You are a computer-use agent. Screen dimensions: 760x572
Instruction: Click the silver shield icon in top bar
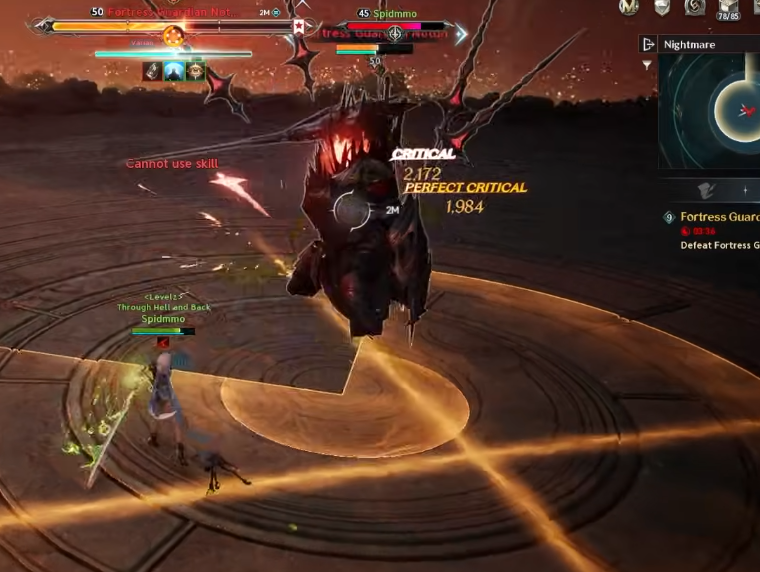coord(662,7)
